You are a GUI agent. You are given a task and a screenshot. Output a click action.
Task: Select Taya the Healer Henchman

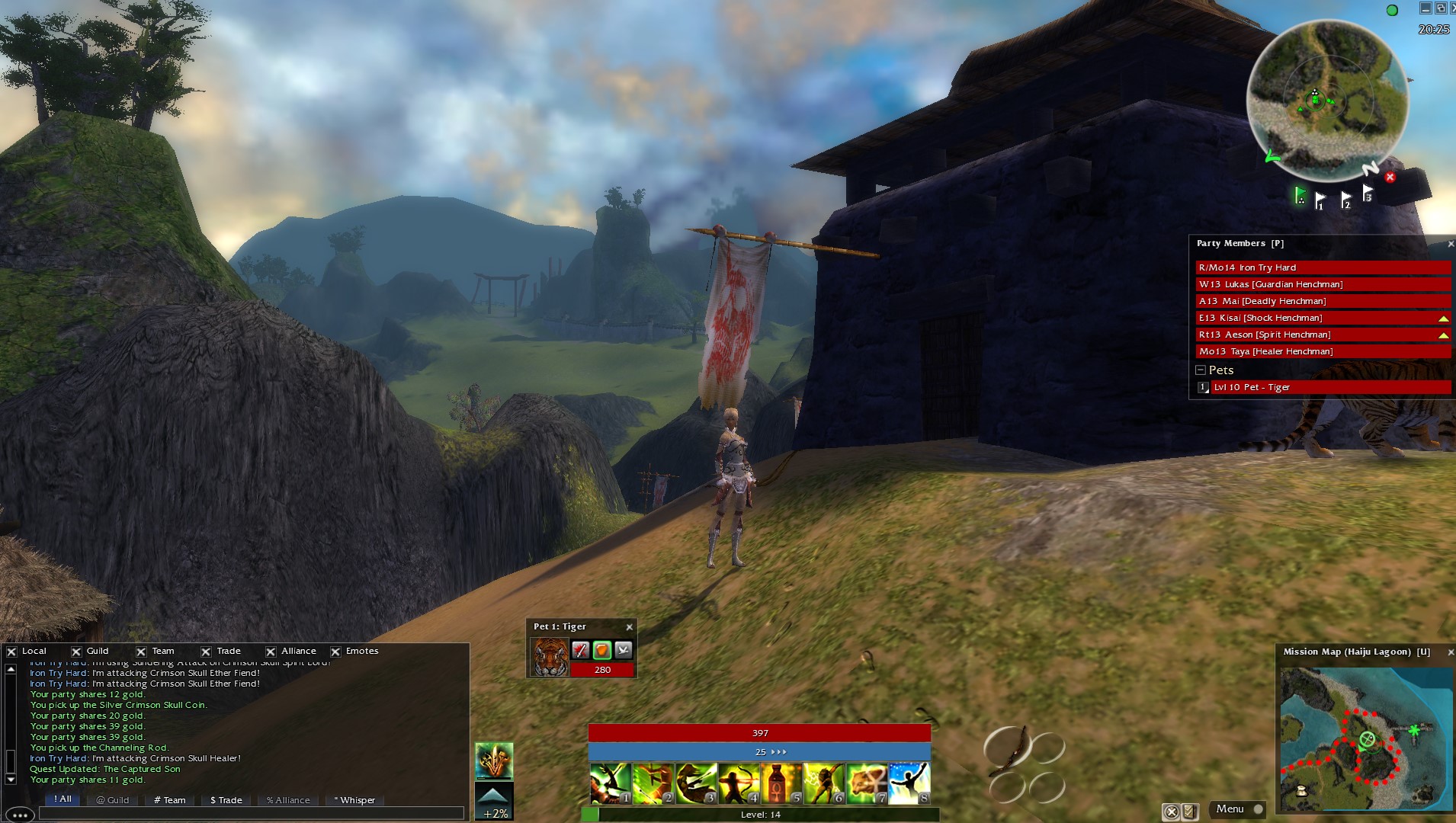tap(1323, 351)
